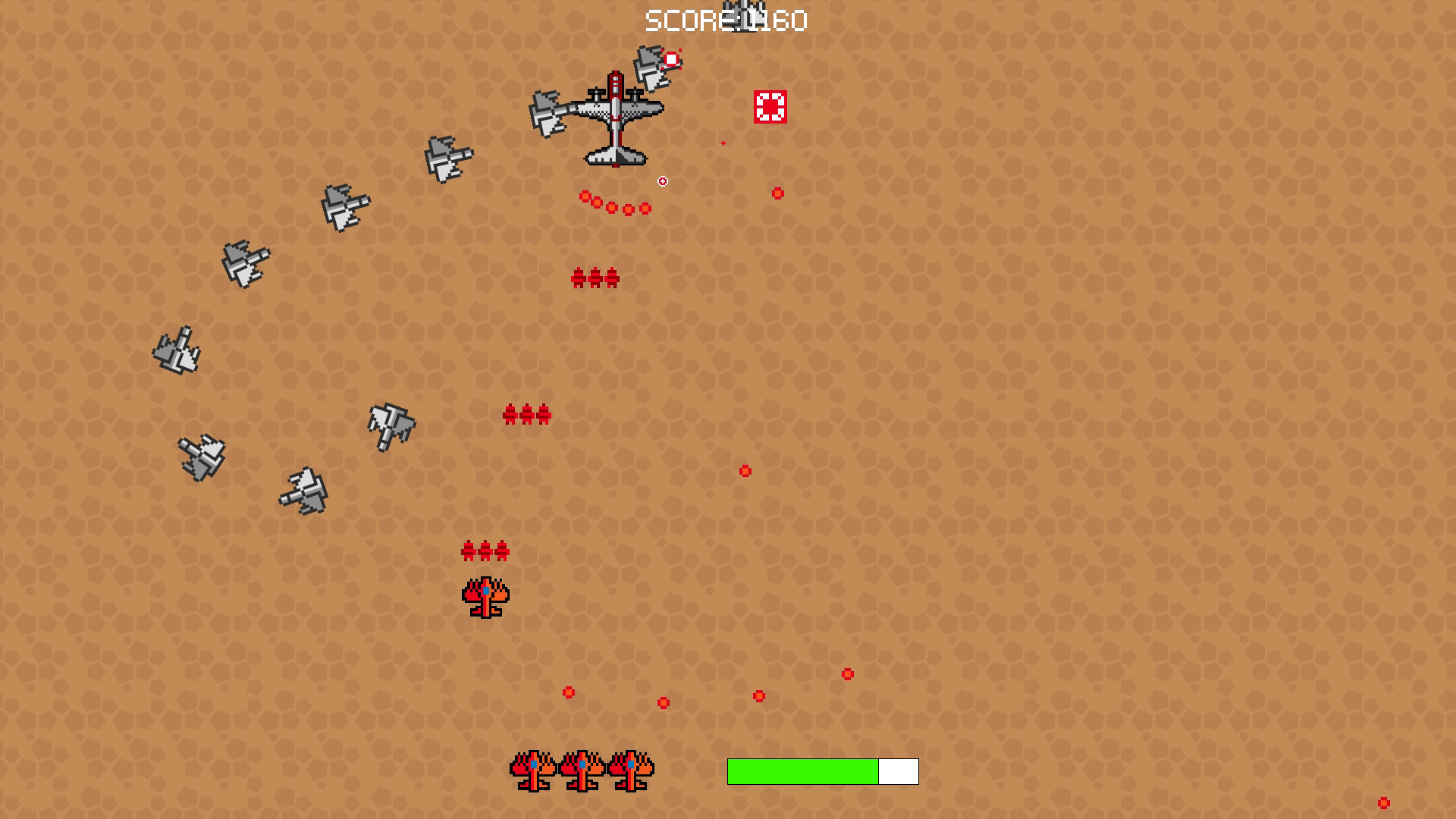This screenshot has height=819, width=1456.
Task: Click the lowest gray jet on the left
Action: click(305, 489)
